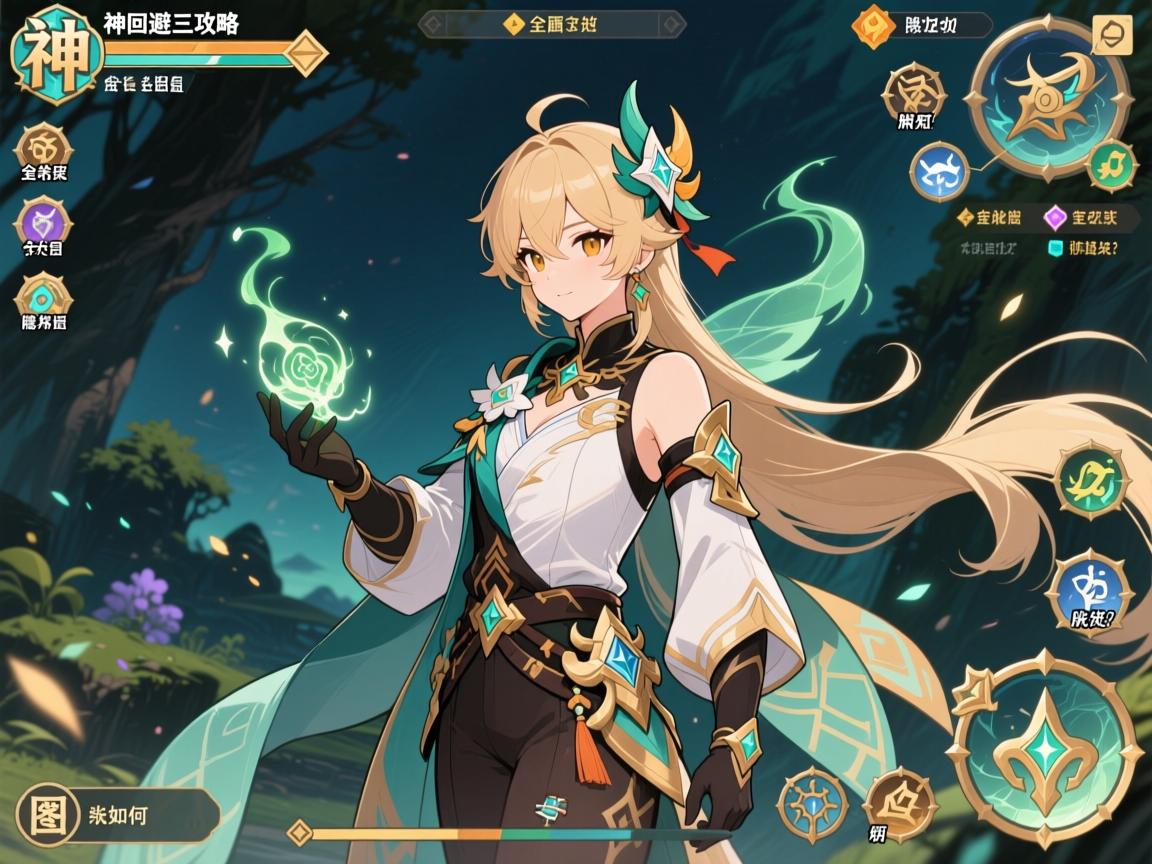The height and width of the screenshot is (864, 1152).
Task: Click the 图 button in the bottom corner
Action: click(49, 813)
